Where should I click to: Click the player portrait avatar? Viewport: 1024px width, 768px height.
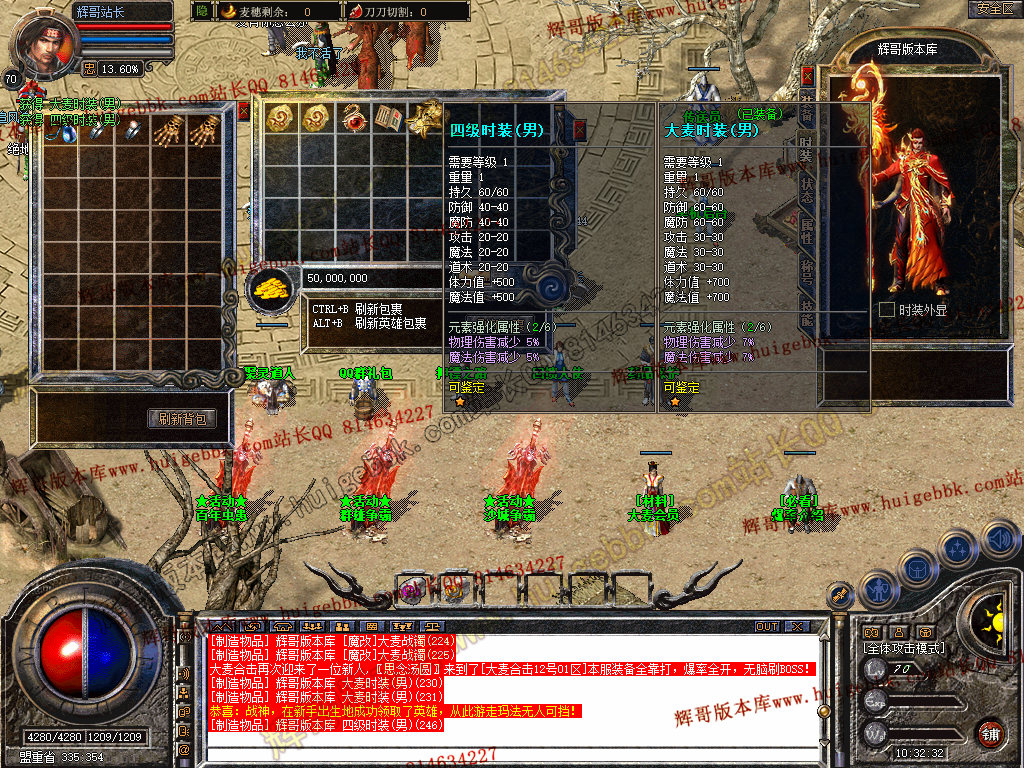43,47
